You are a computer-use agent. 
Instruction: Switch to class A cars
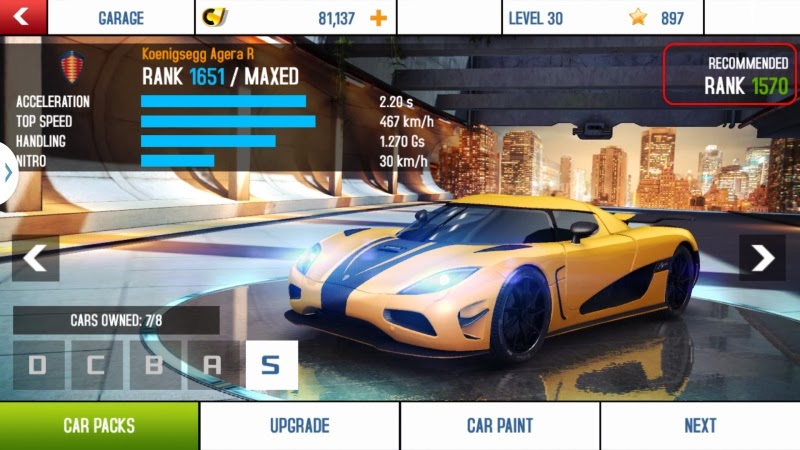(212, 365)
